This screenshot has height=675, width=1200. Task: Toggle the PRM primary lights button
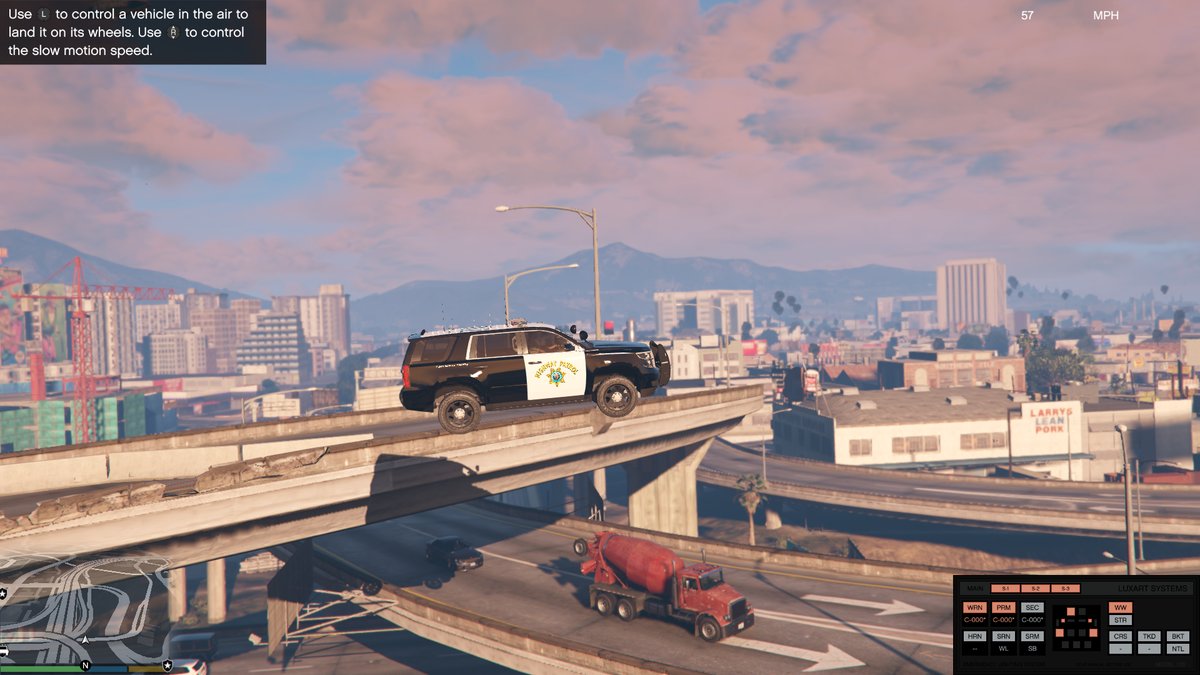coord(1004,607)
